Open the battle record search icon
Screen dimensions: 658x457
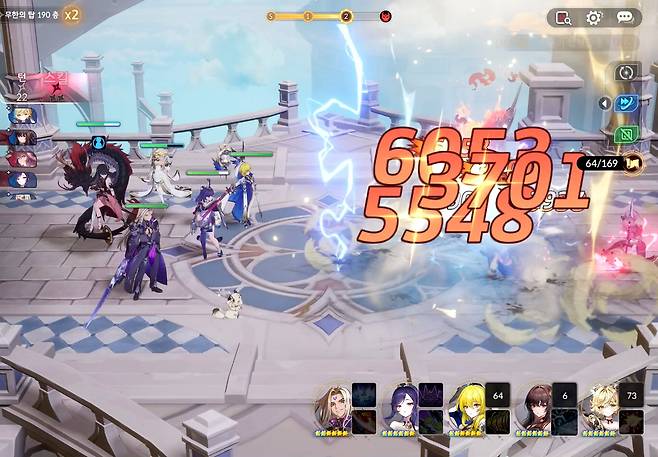click(x=563, y=17)
